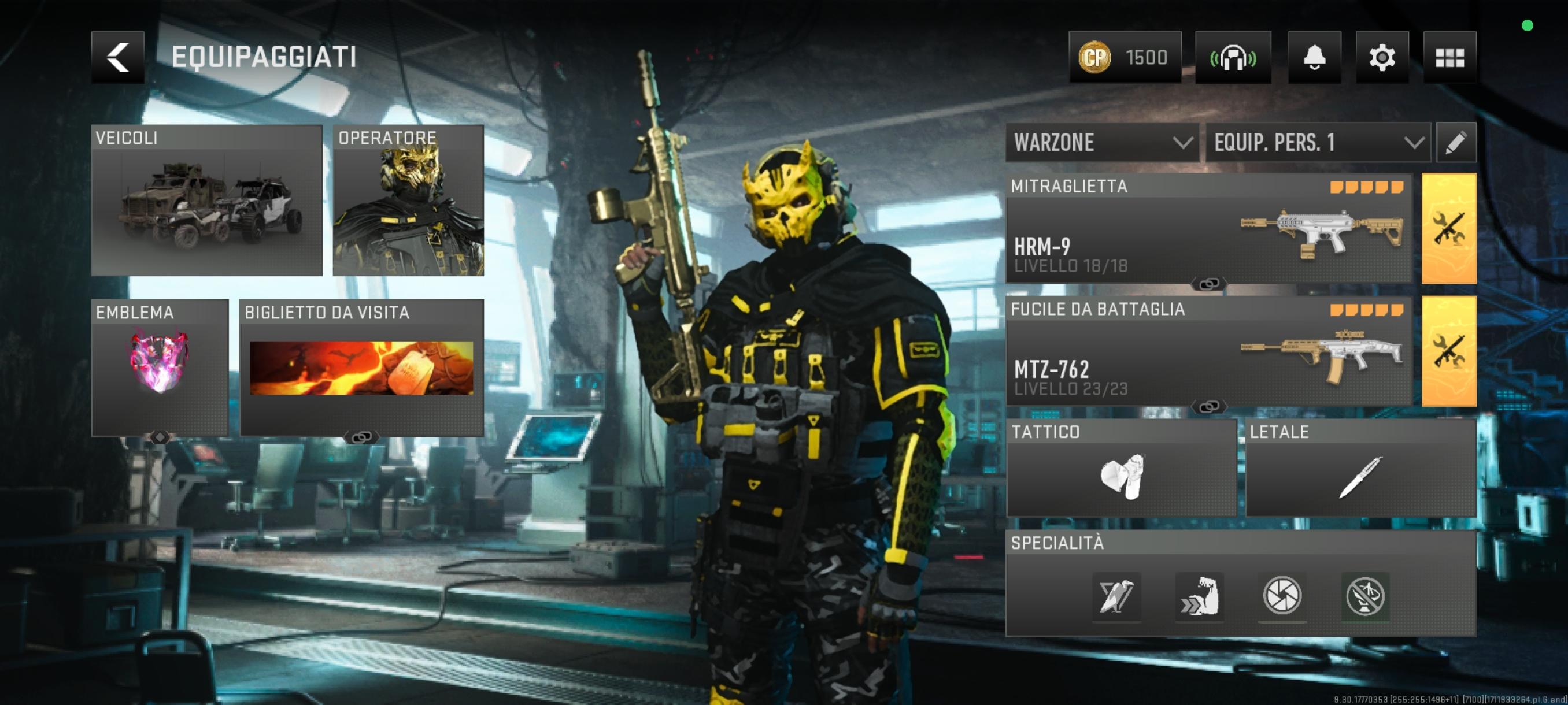The image size is (1568, 705).
Task: Open the Veicoli vehicles panel
Action: click(x=206, y=200)
